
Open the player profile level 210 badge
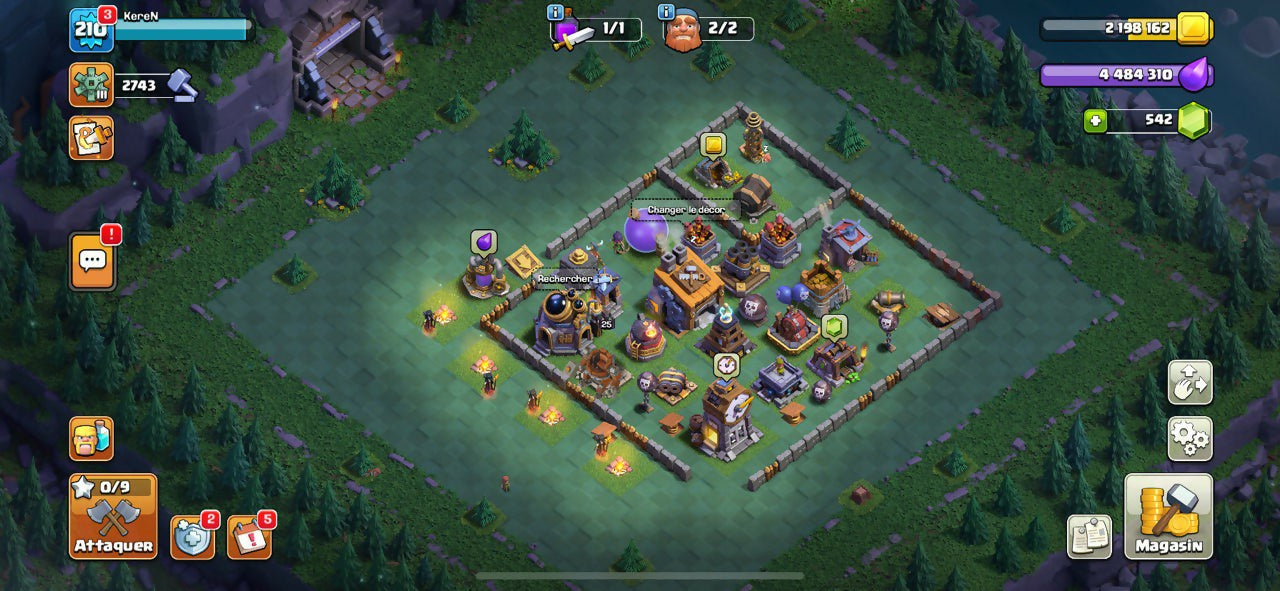pos(91,29)
